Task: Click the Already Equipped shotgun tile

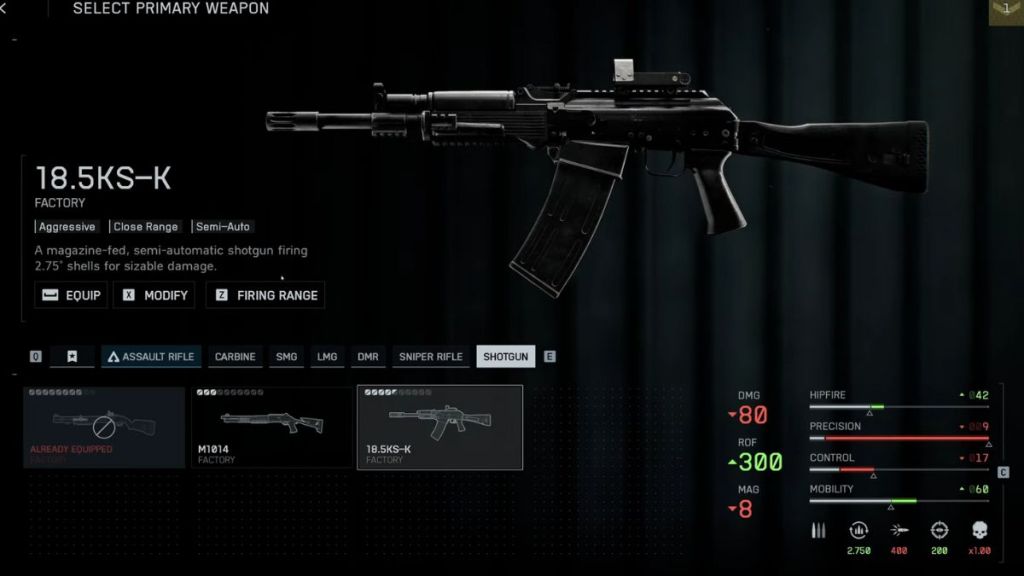Action: (x=104, y=427)
